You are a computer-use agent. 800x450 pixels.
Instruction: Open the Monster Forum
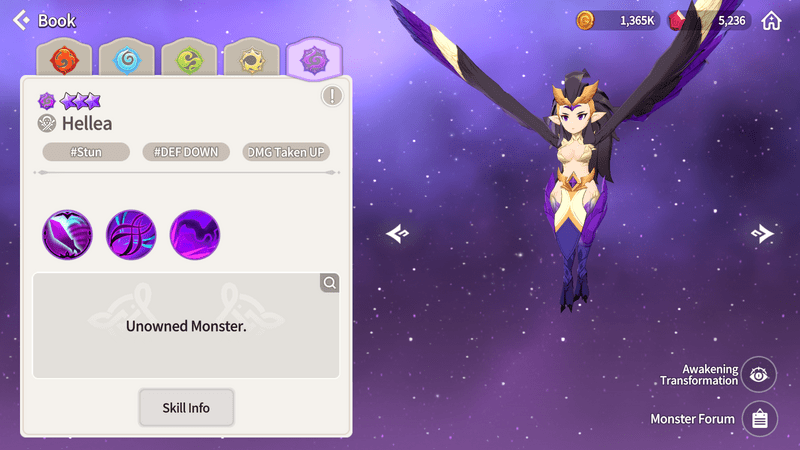(759, 419)
